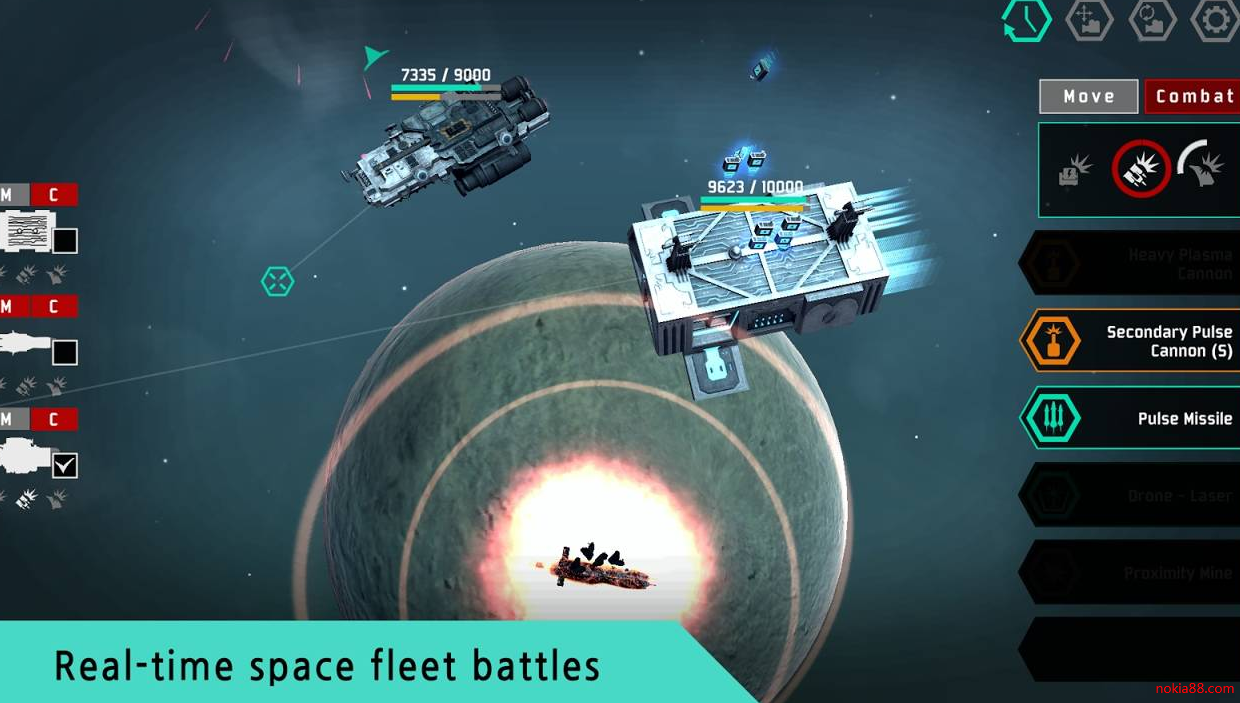Untick the checked ship selection checkbox
The image size is (1240, 703).
click(65, 465)
